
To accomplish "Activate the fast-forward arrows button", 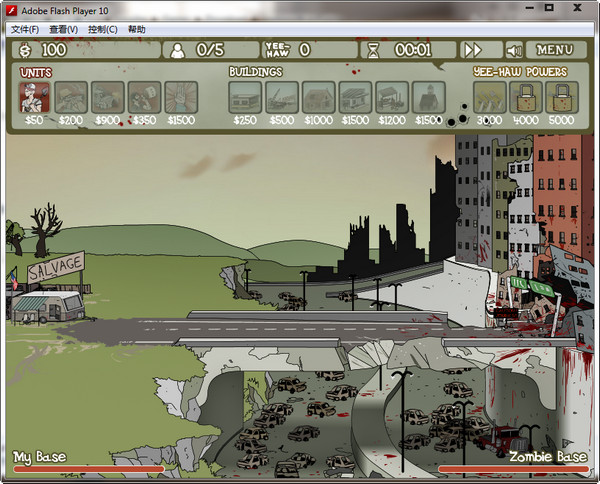I will point(472,49).
